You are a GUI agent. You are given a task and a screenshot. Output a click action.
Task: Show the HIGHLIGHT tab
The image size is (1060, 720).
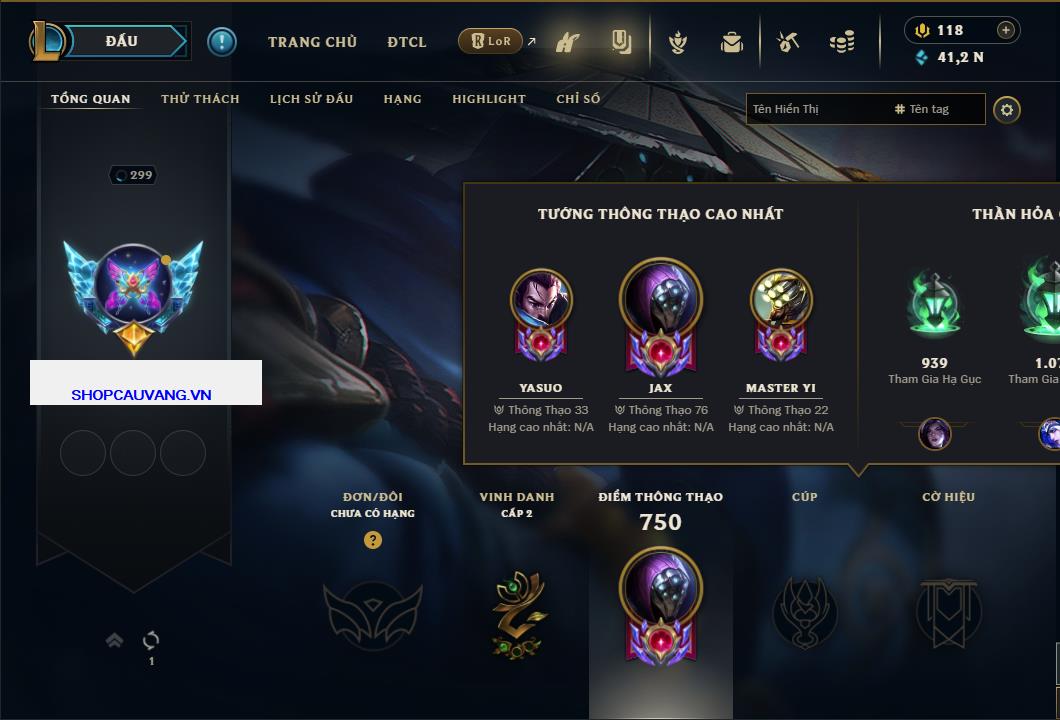coord(488,99)
